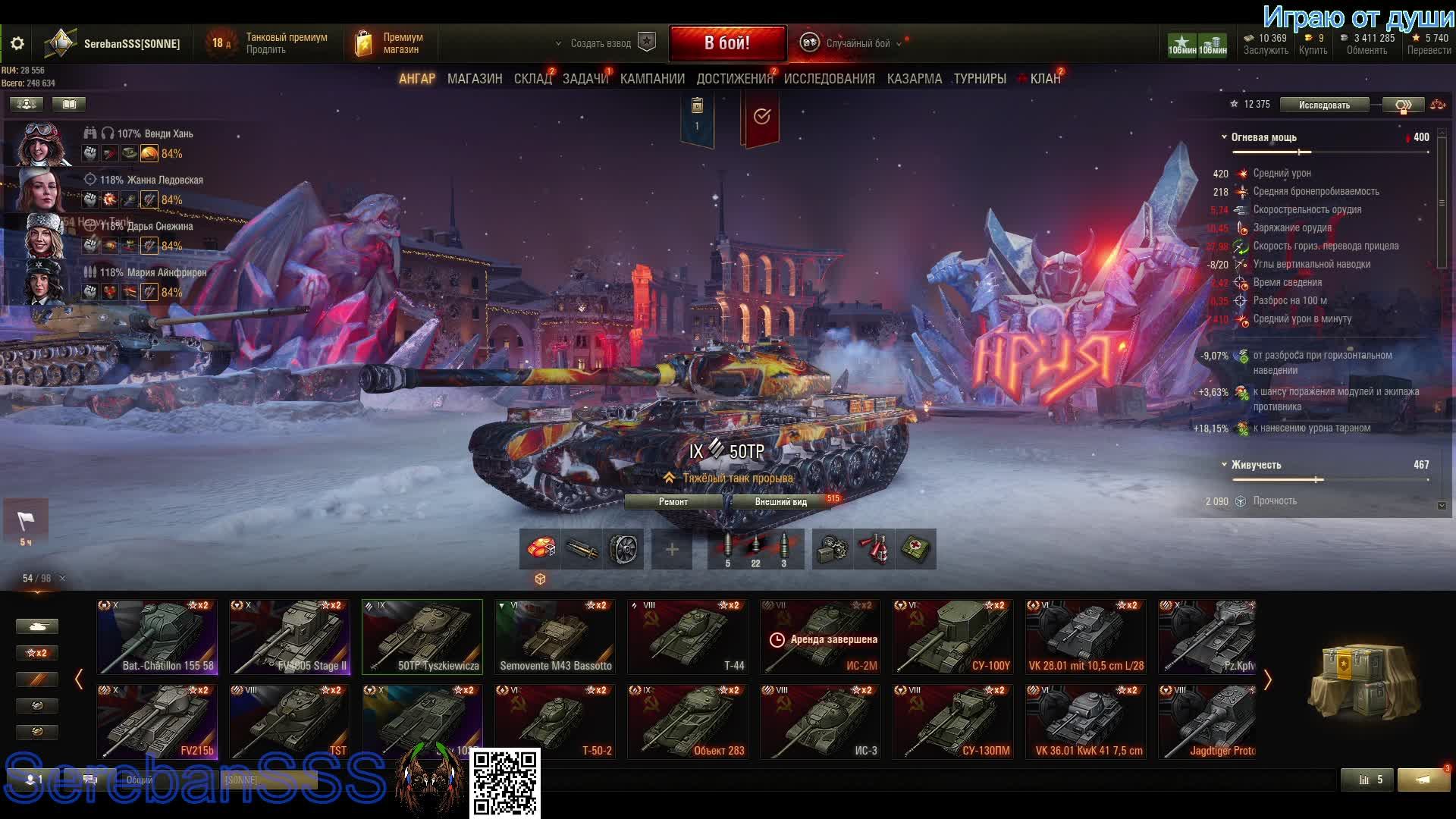
Task: Open the ИССЛЕДОВАНИЯ tab
Action: [829, 79]
